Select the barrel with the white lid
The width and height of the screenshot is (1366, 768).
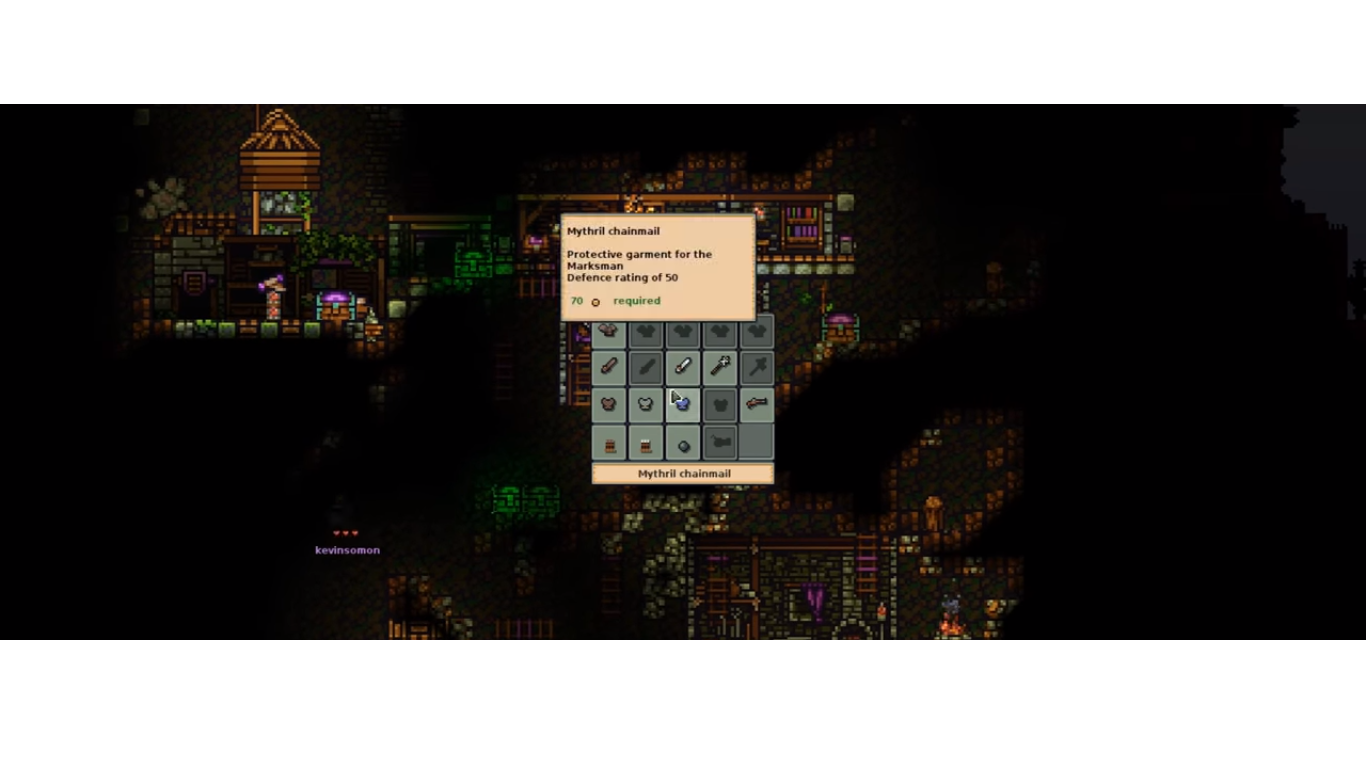(x=646, y=441)
